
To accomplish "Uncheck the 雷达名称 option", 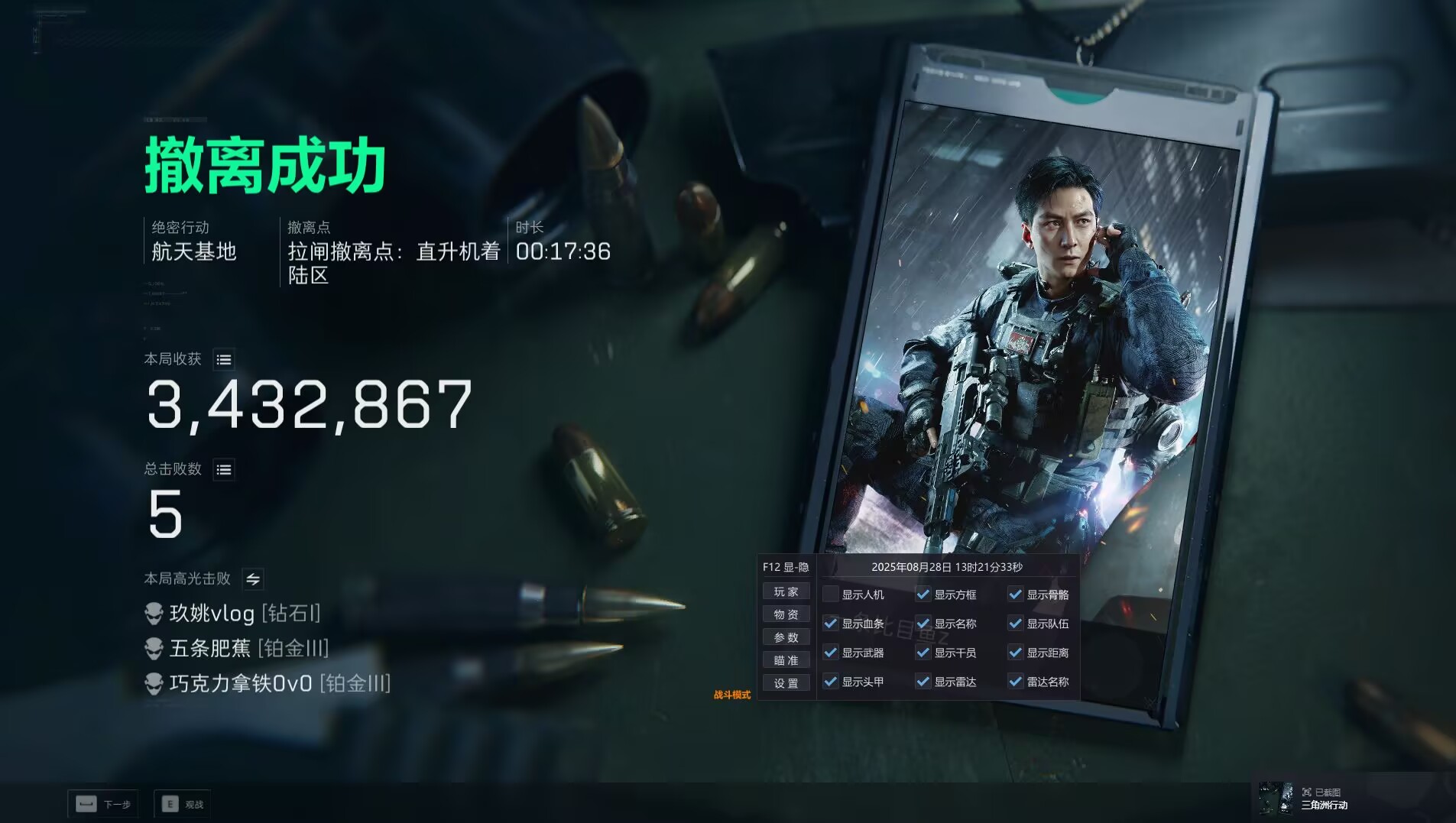I will [x=1017, y=682].
